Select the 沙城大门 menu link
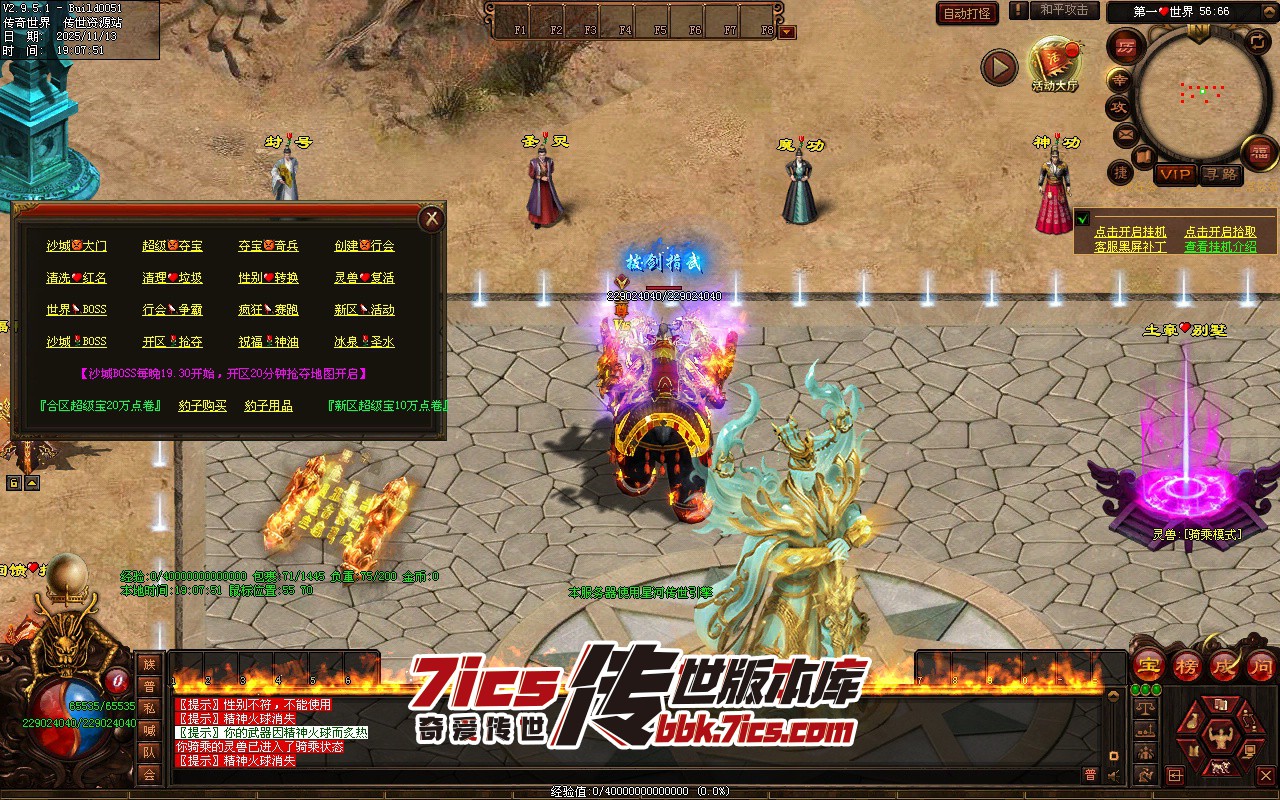The width and height of the screenshot is (1280, 800). click(76, 246)
